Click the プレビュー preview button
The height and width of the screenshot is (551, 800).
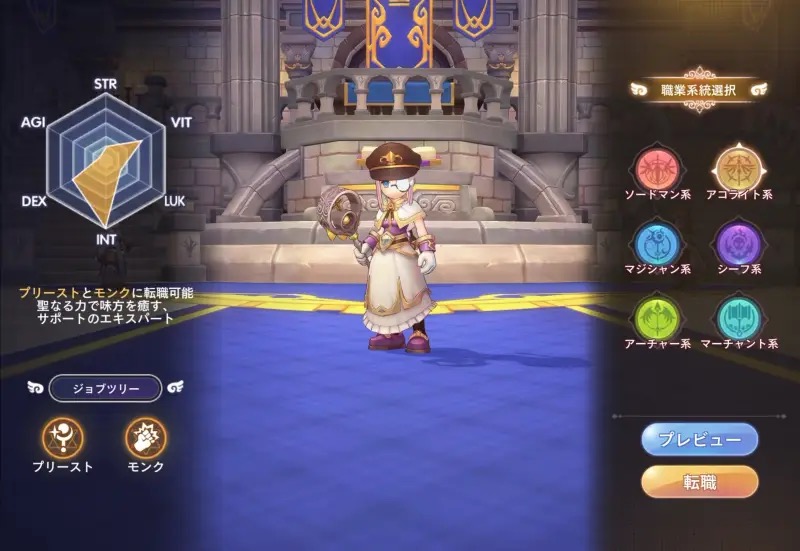(x=700, y=439)
